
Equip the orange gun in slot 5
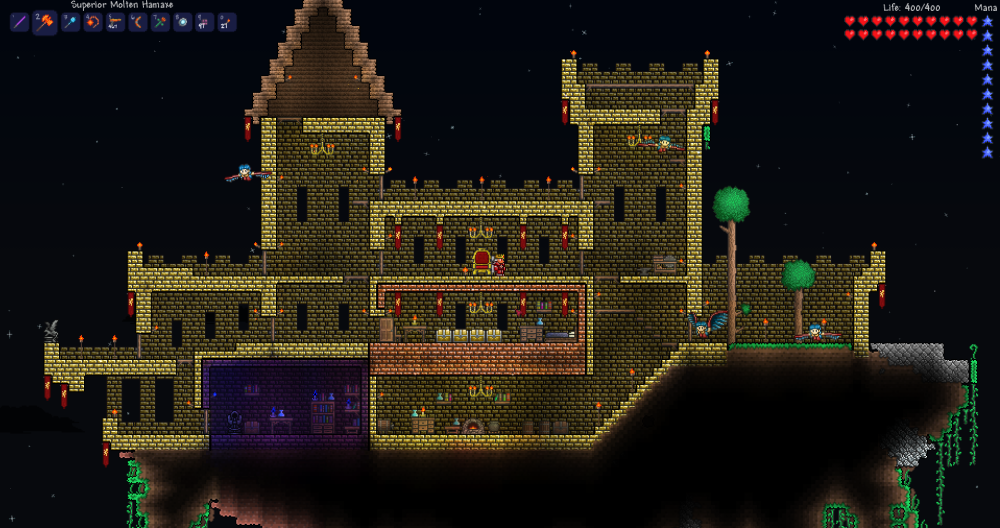(x=116, y=22)
